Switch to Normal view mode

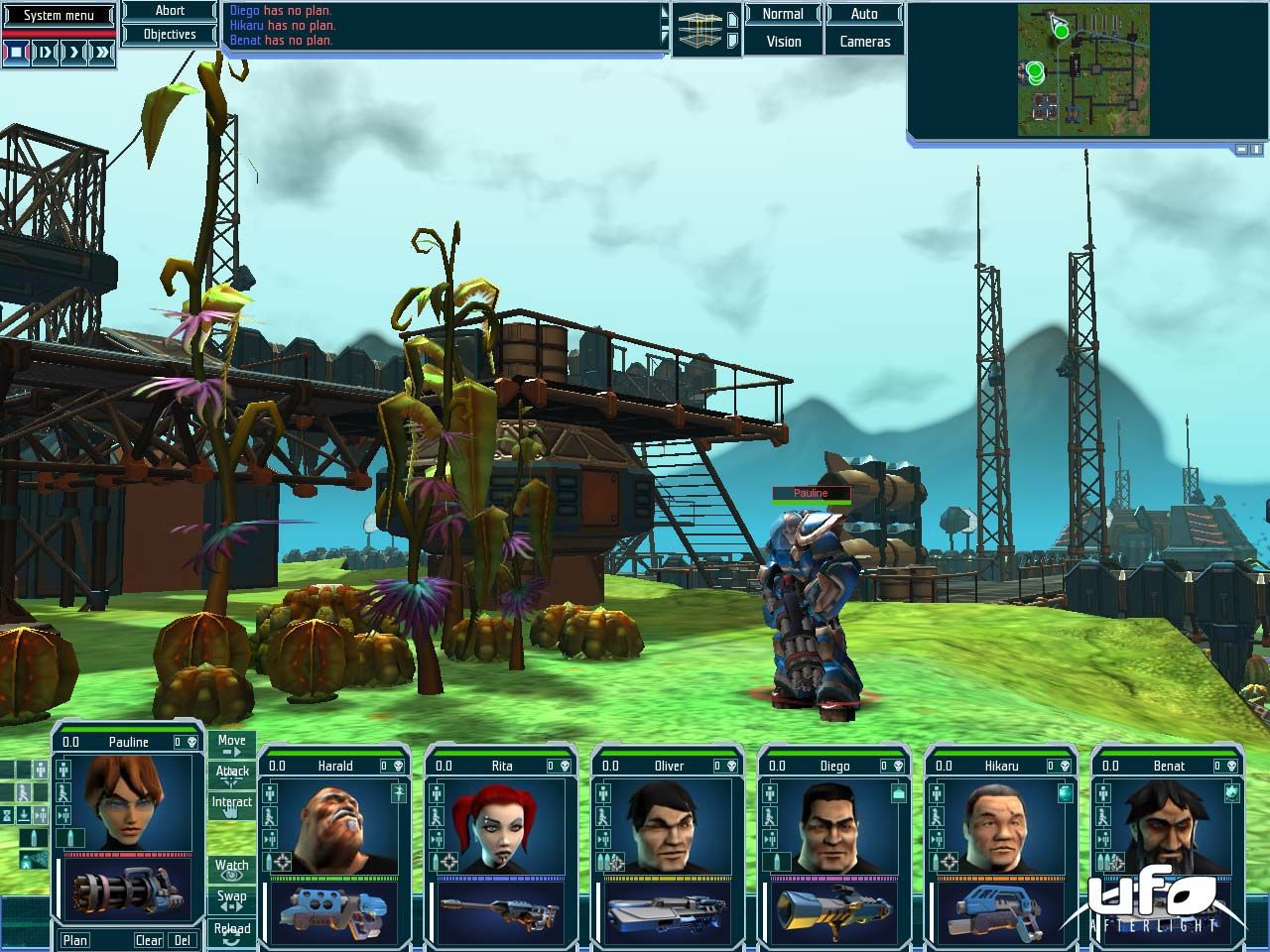point(783,14)
